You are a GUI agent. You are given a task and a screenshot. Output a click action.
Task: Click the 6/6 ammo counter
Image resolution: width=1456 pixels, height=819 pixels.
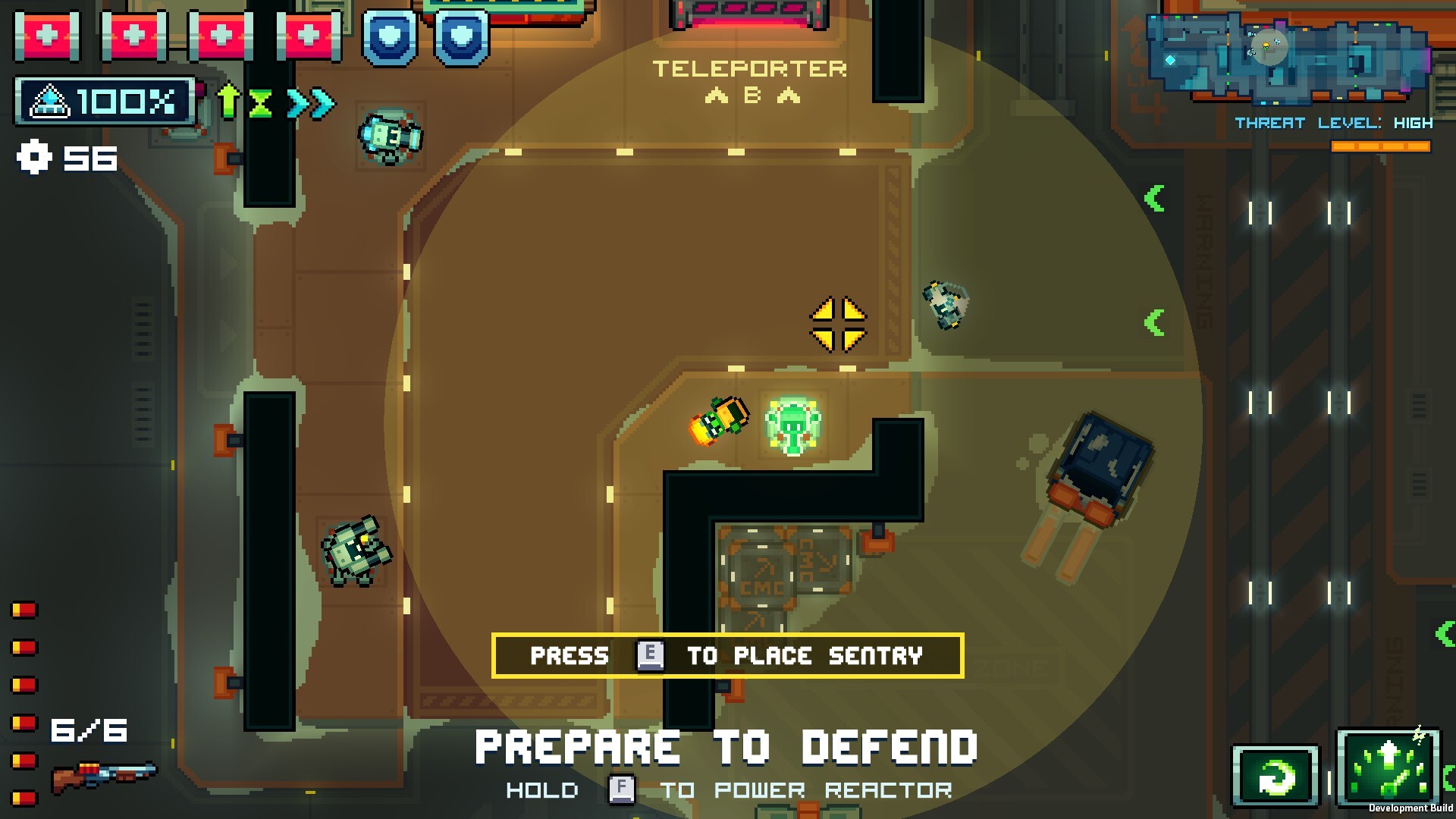click(x=89, y=729)
